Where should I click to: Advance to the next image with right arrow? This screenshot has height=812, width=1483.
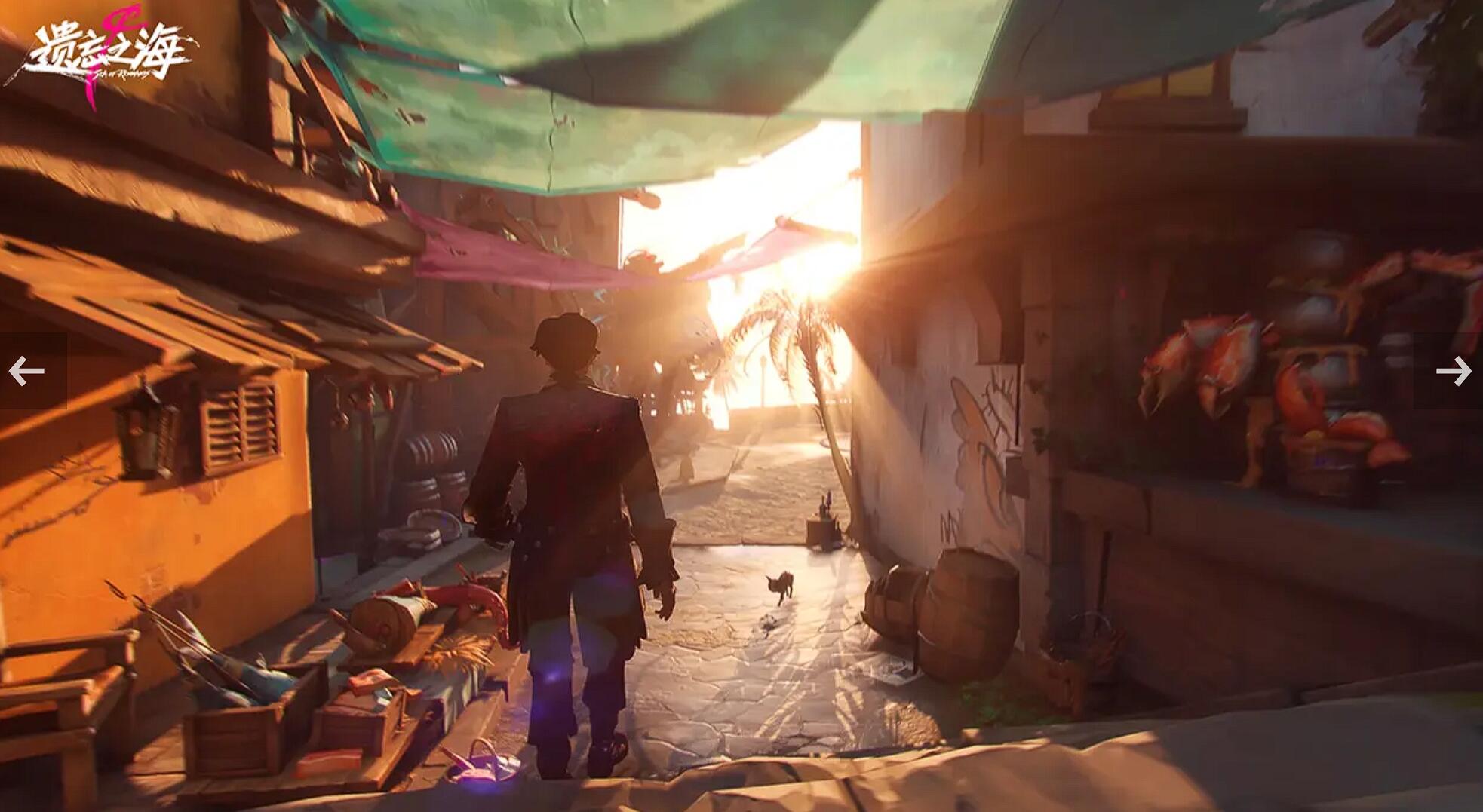[x=1453, y=371]
